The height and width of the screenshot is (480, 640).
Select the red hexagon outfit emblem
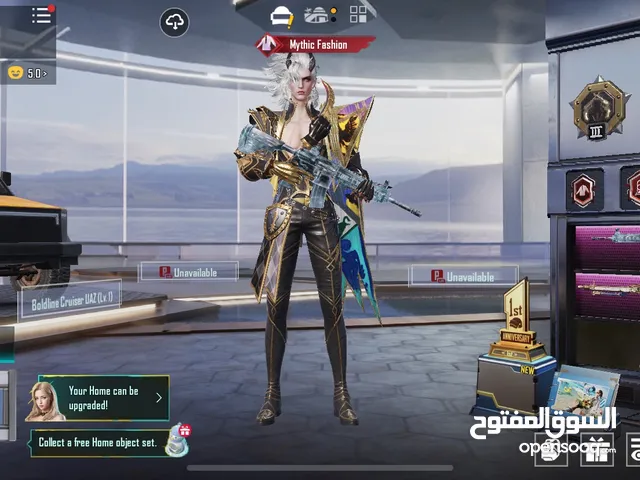pos(581,189)
